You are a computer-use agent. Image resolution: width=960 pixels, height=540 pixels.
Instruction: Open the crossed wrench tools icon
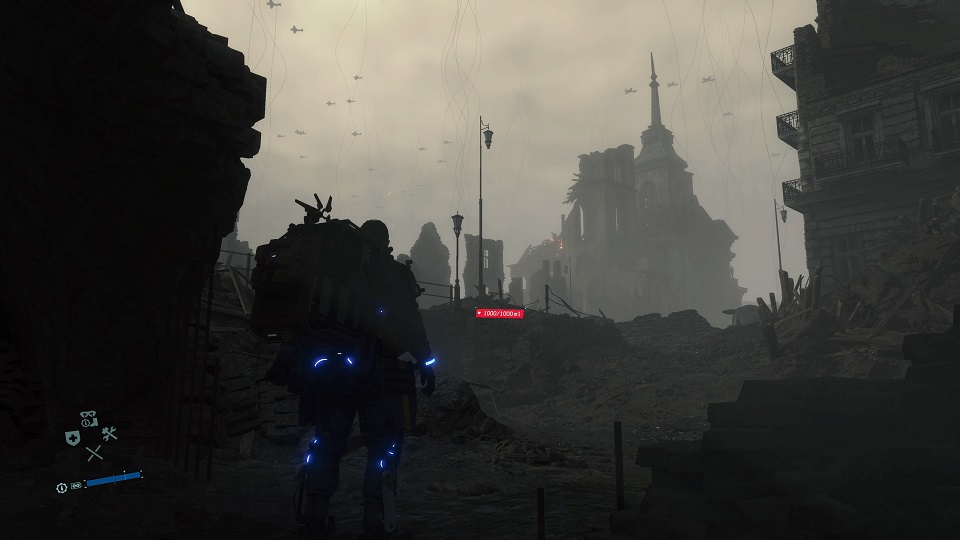(109, 434)
